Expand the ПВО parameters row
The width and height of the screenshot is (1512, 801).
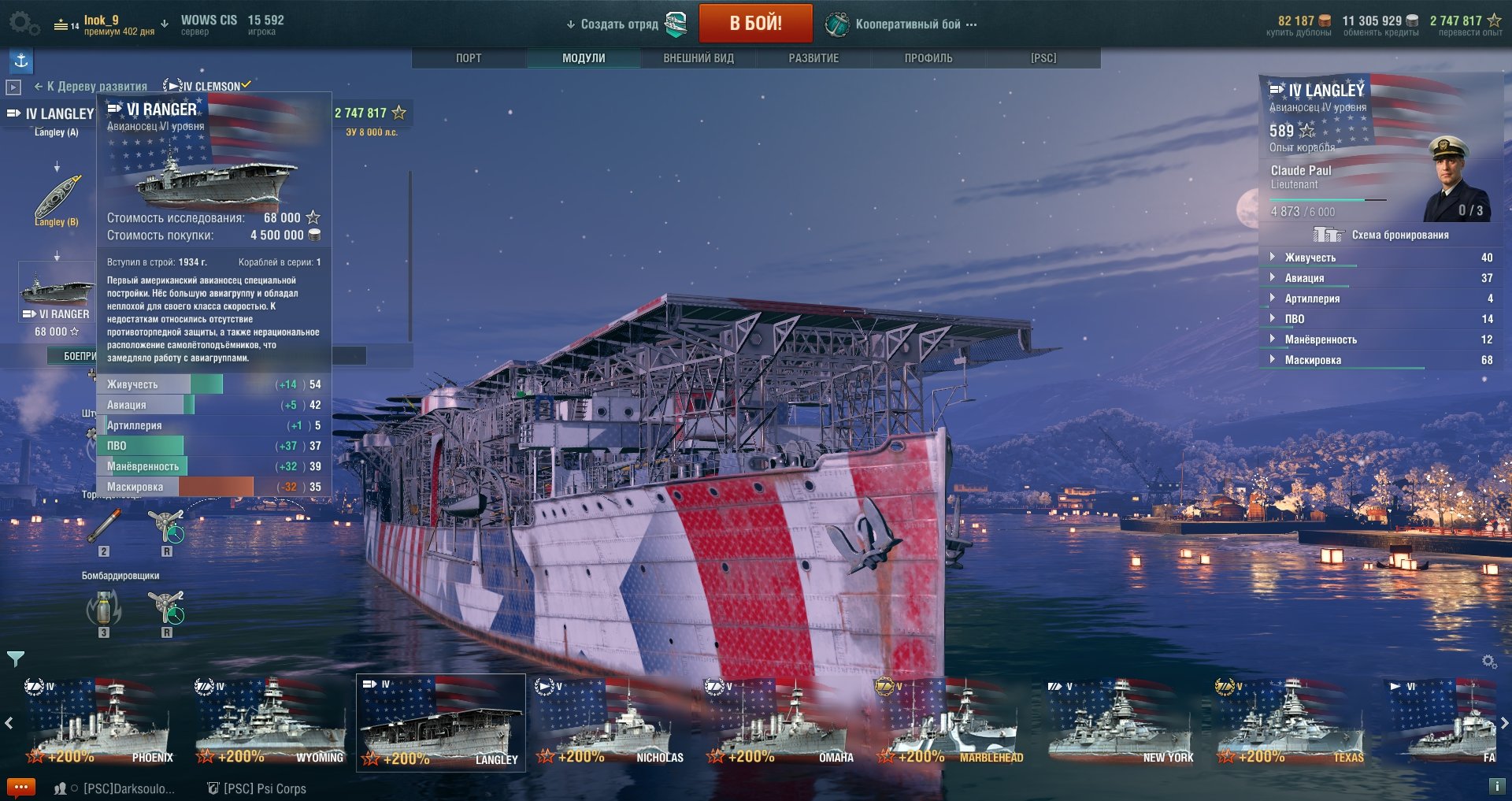pos(1294,319)
